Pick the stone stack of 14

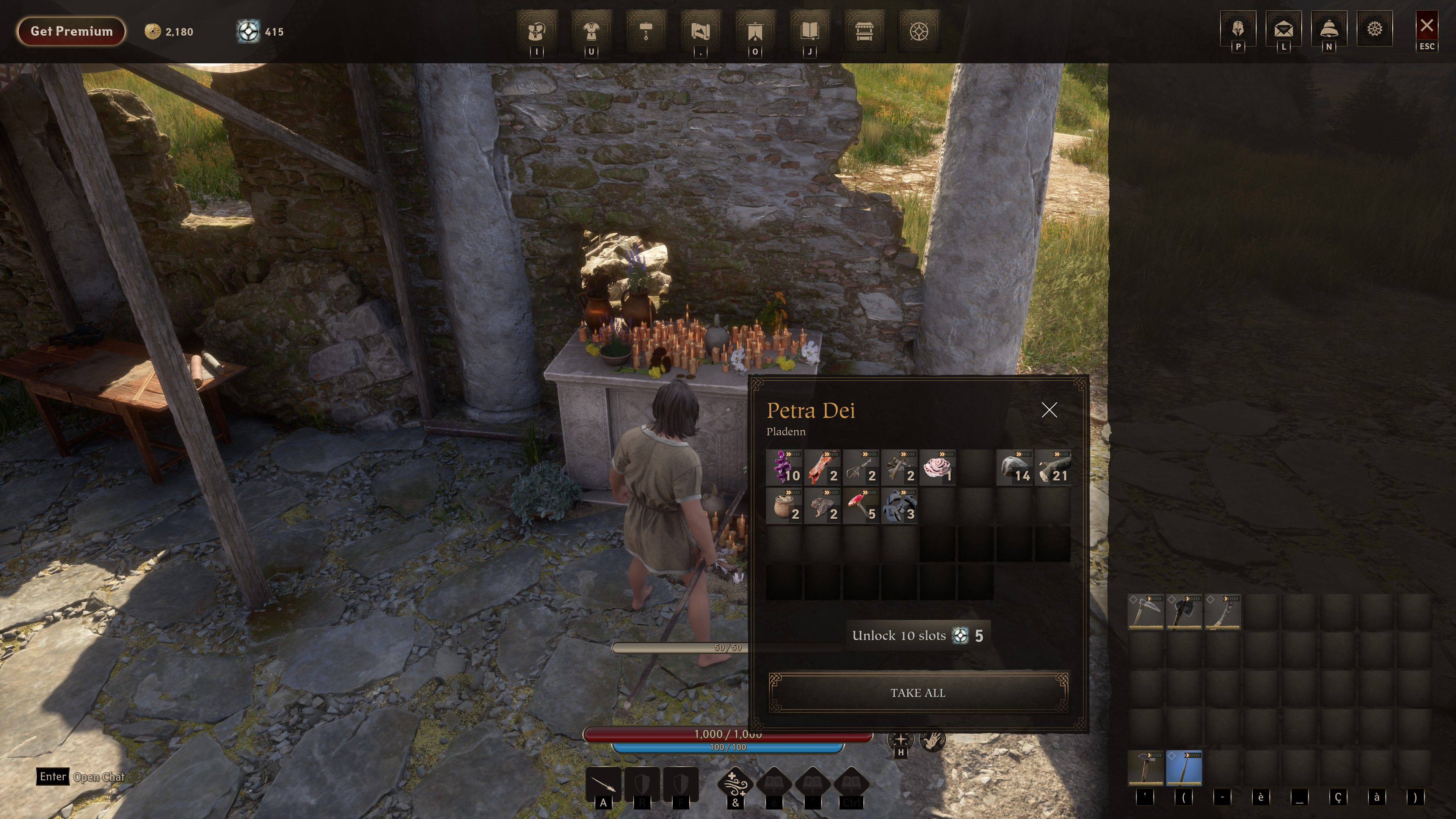click(x=1015, y=468)
